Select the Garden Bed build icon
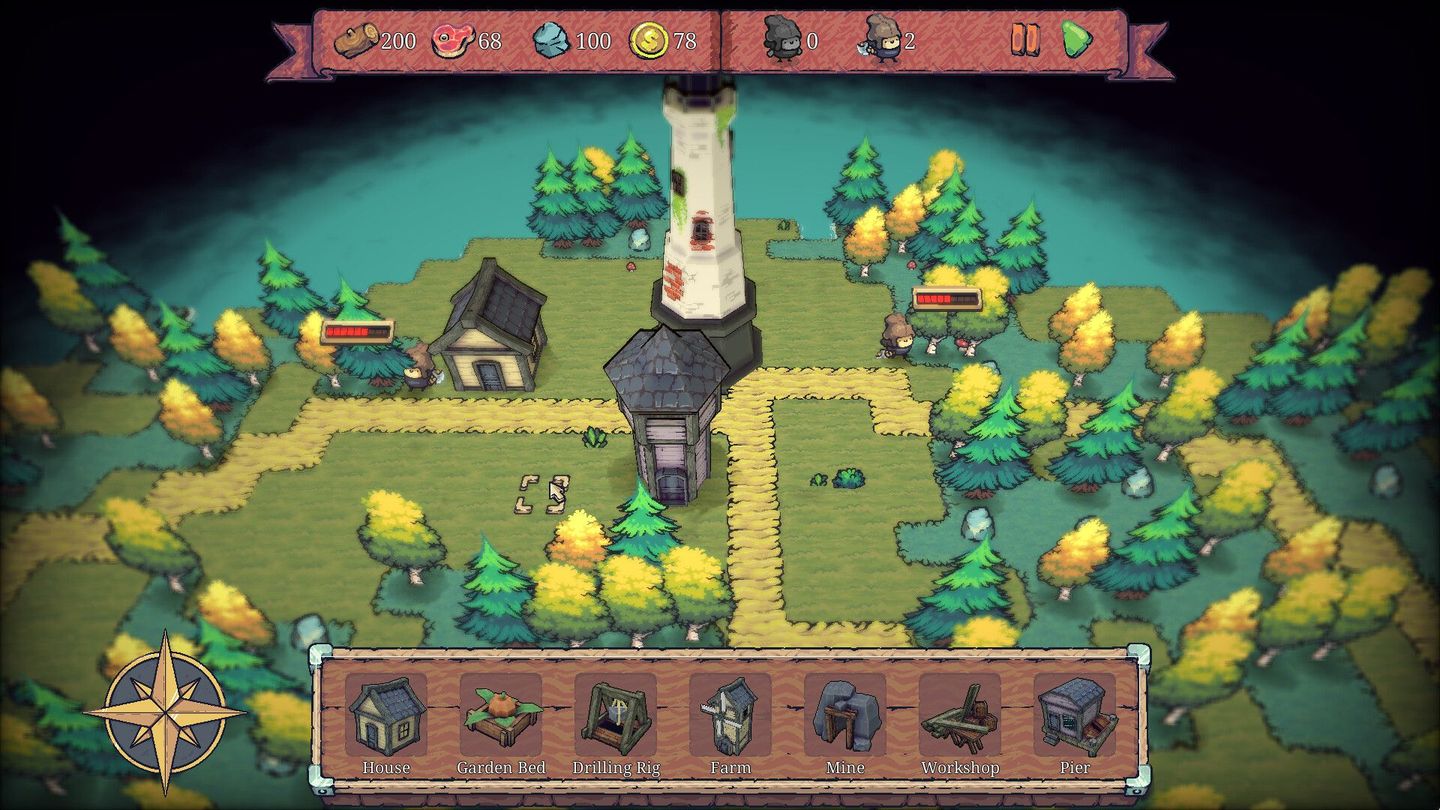The height and width of the screenshot is (810, 1440). point(501,713)
